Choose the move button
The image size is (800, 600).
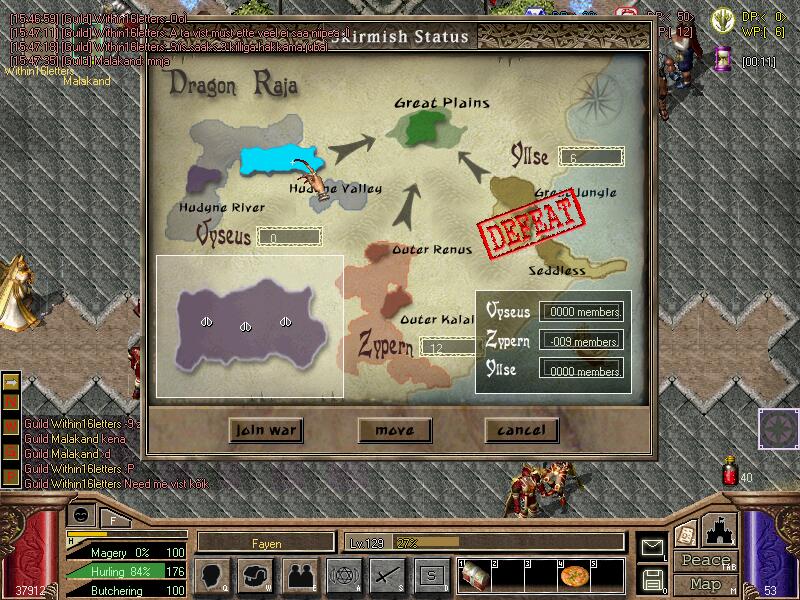(x=394, y=430)
